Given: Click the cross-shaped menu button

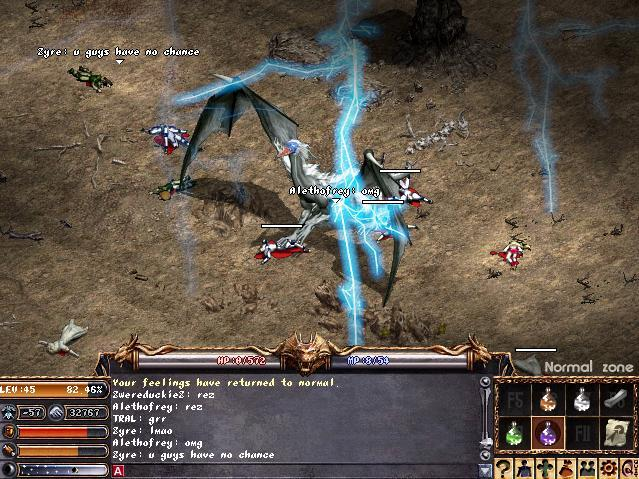Looking at the screenshot, I should coord(548,468).
